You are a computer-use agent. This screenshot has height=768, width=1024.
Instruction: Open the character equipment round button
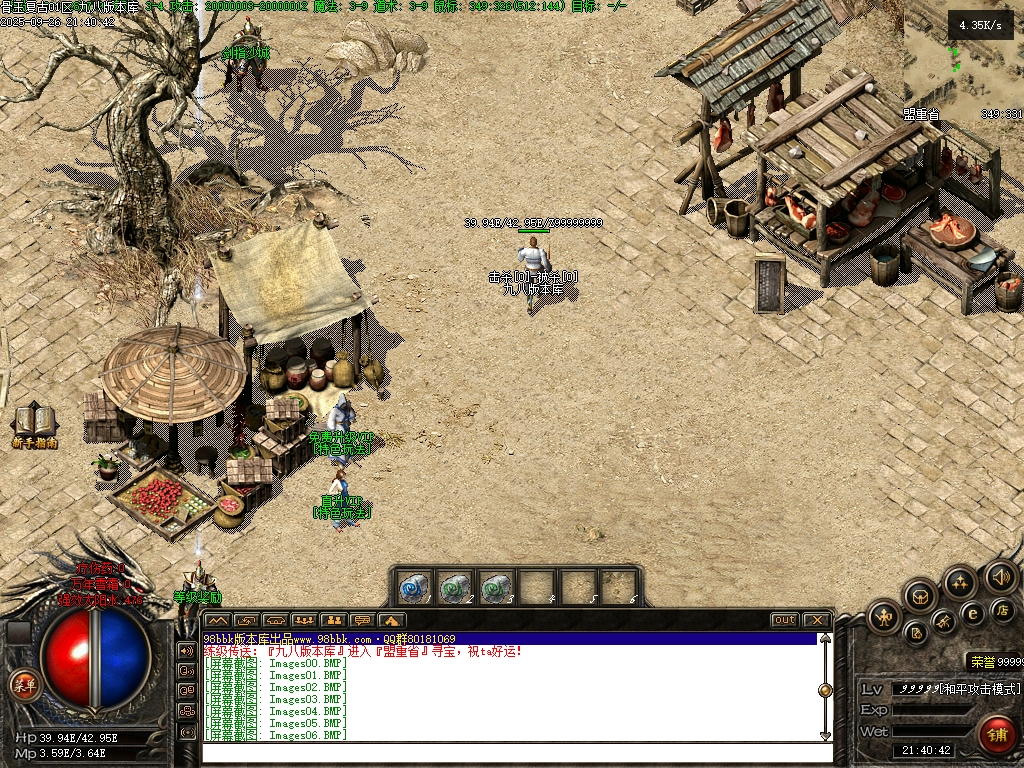tap(884, 617)
